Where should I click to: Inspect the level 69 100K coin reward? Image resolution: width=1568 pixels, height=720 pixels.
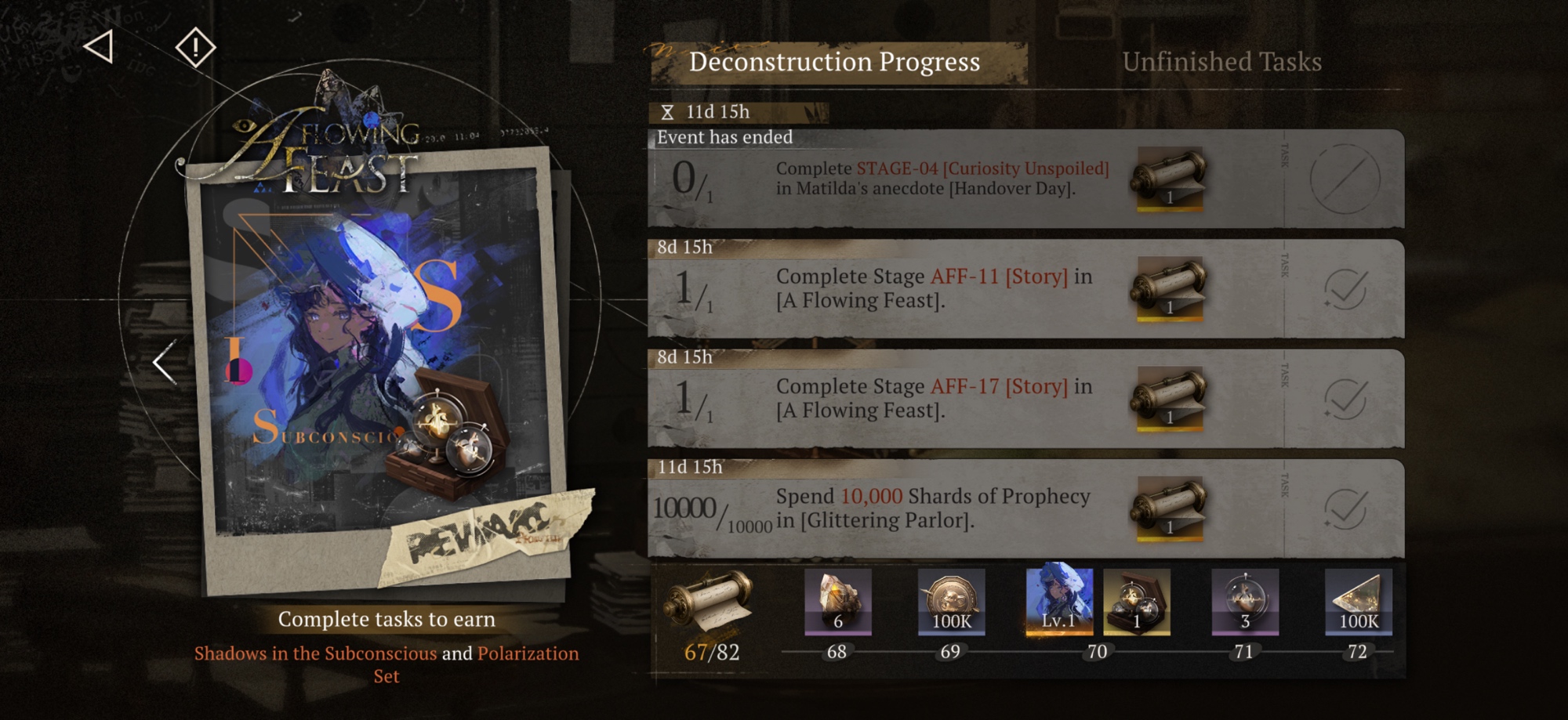951,602
